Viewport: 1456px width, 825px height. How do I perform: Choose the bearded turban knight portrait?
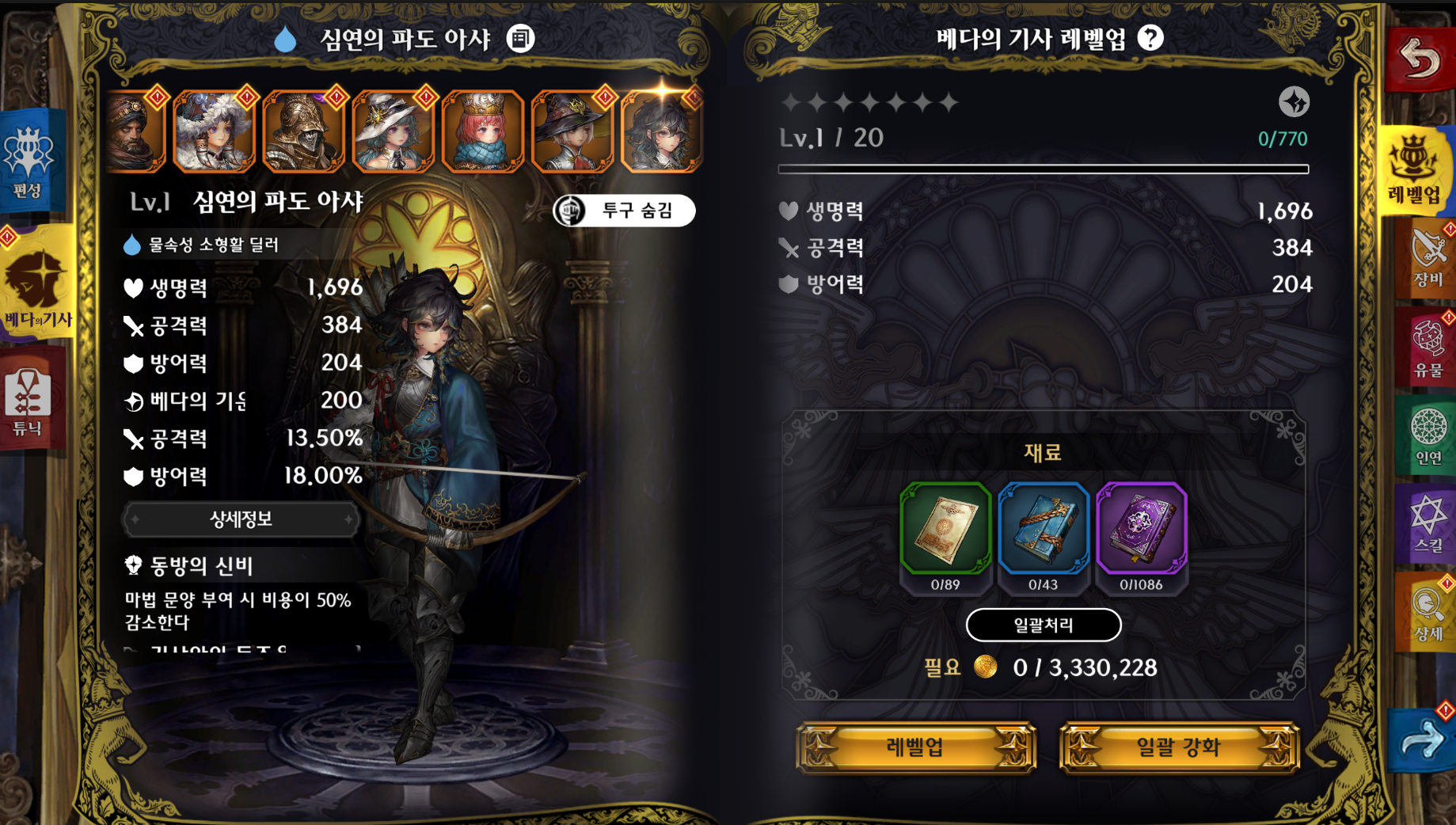[x=135, y=131]
